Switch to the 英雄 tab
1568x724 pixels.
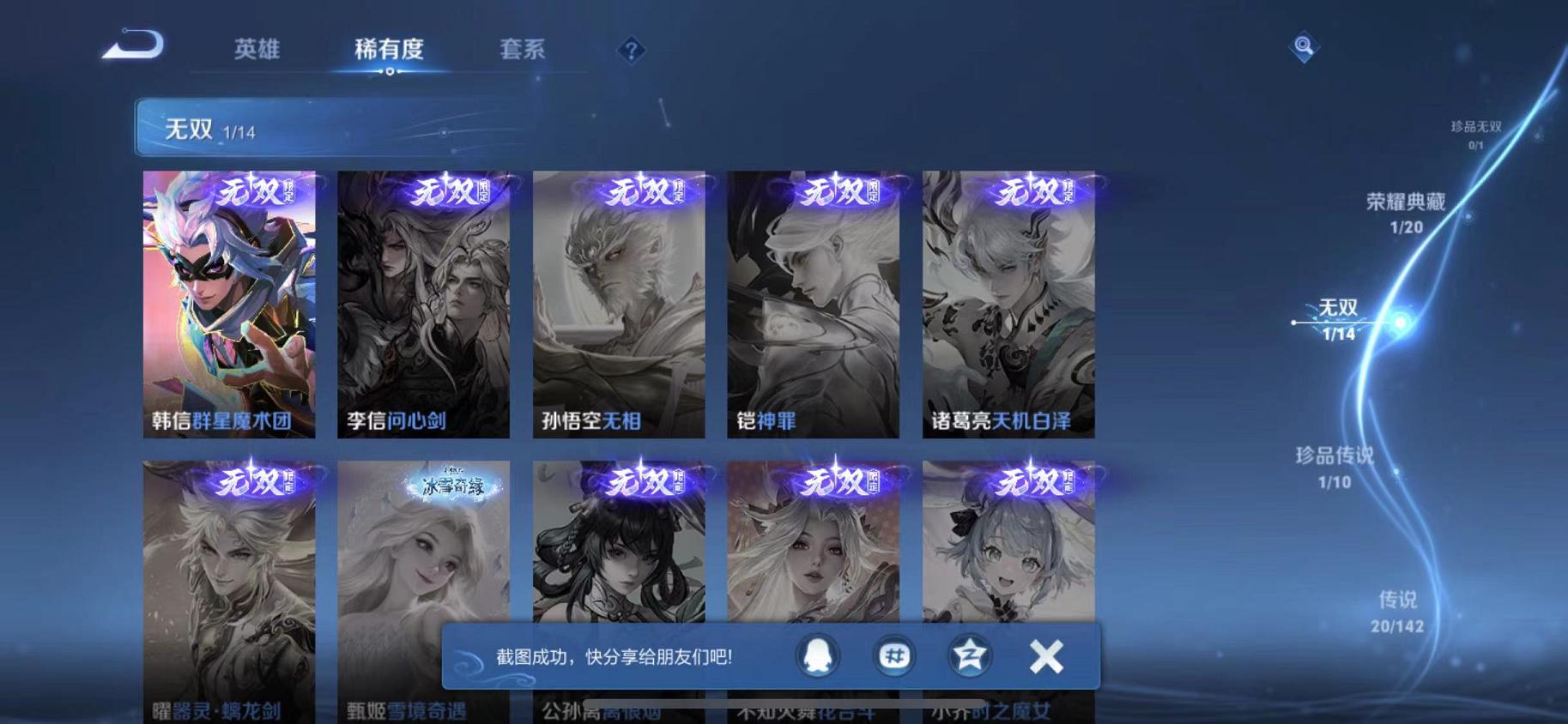click(x=257, y=50)
